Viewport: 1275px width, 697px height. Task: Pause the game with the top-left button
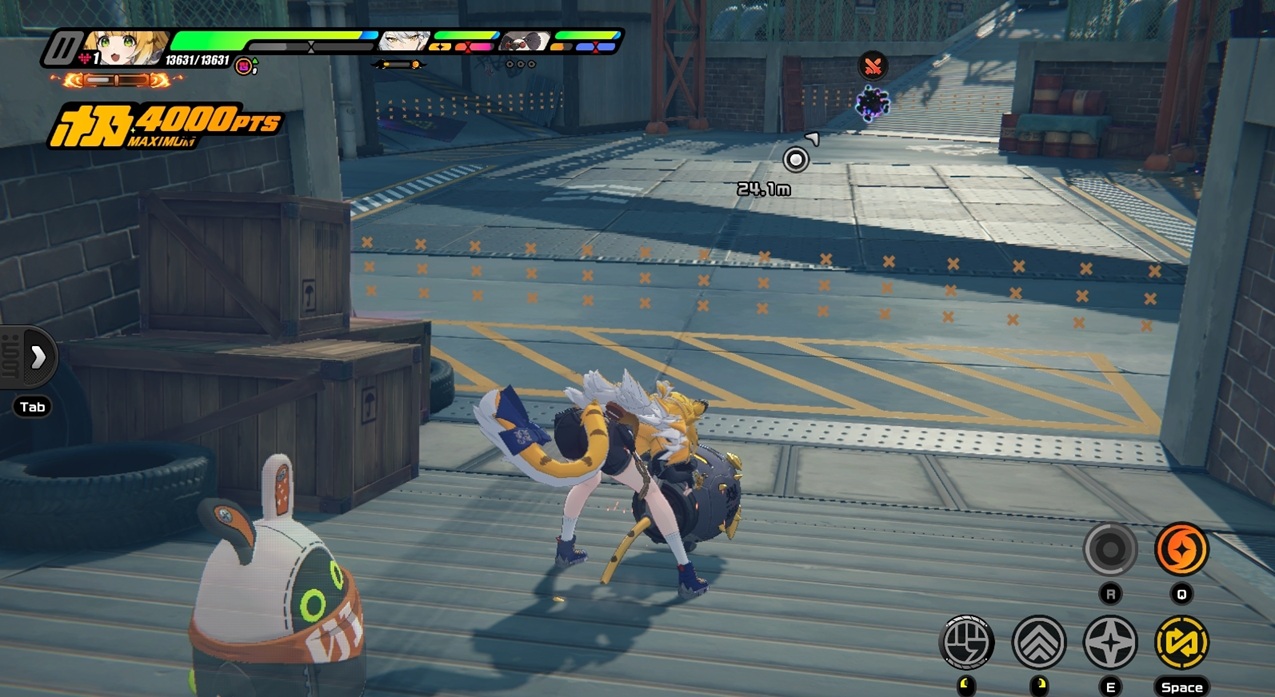coord(66,48)
